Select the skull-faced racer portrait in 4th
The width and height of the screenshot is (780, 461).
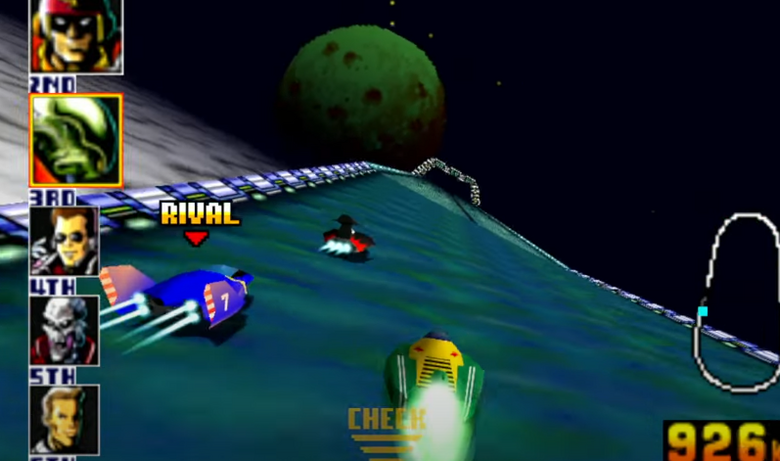[64, 331]
